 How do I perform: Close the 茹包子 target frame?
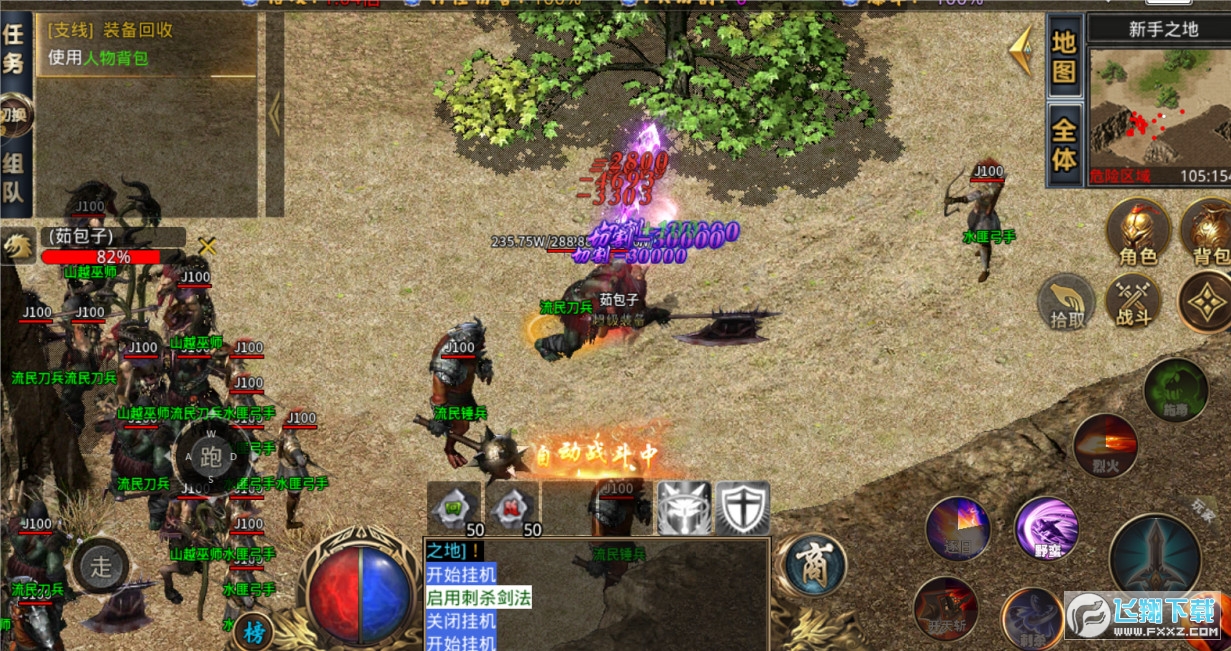[x=207, y=246]
